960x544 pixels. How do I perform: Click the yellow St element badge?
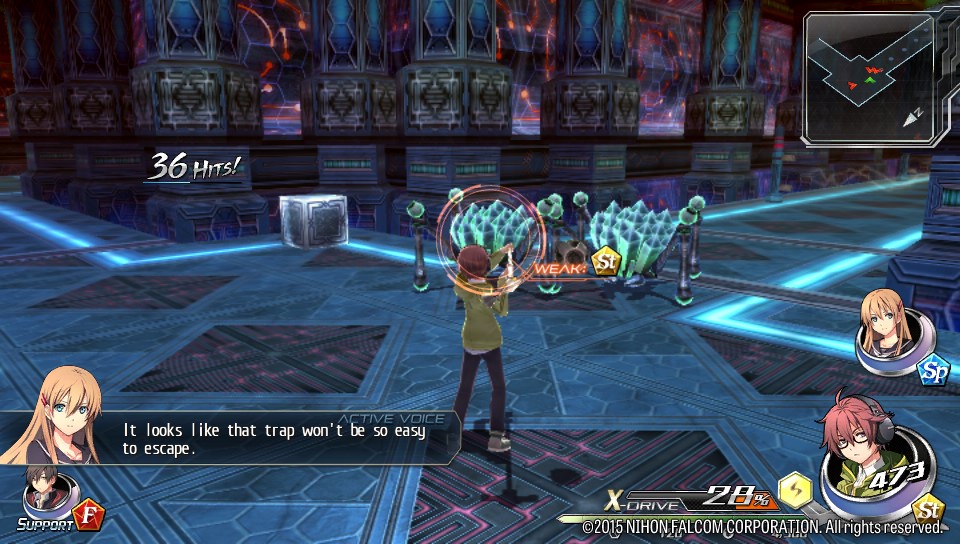[929, 508]
